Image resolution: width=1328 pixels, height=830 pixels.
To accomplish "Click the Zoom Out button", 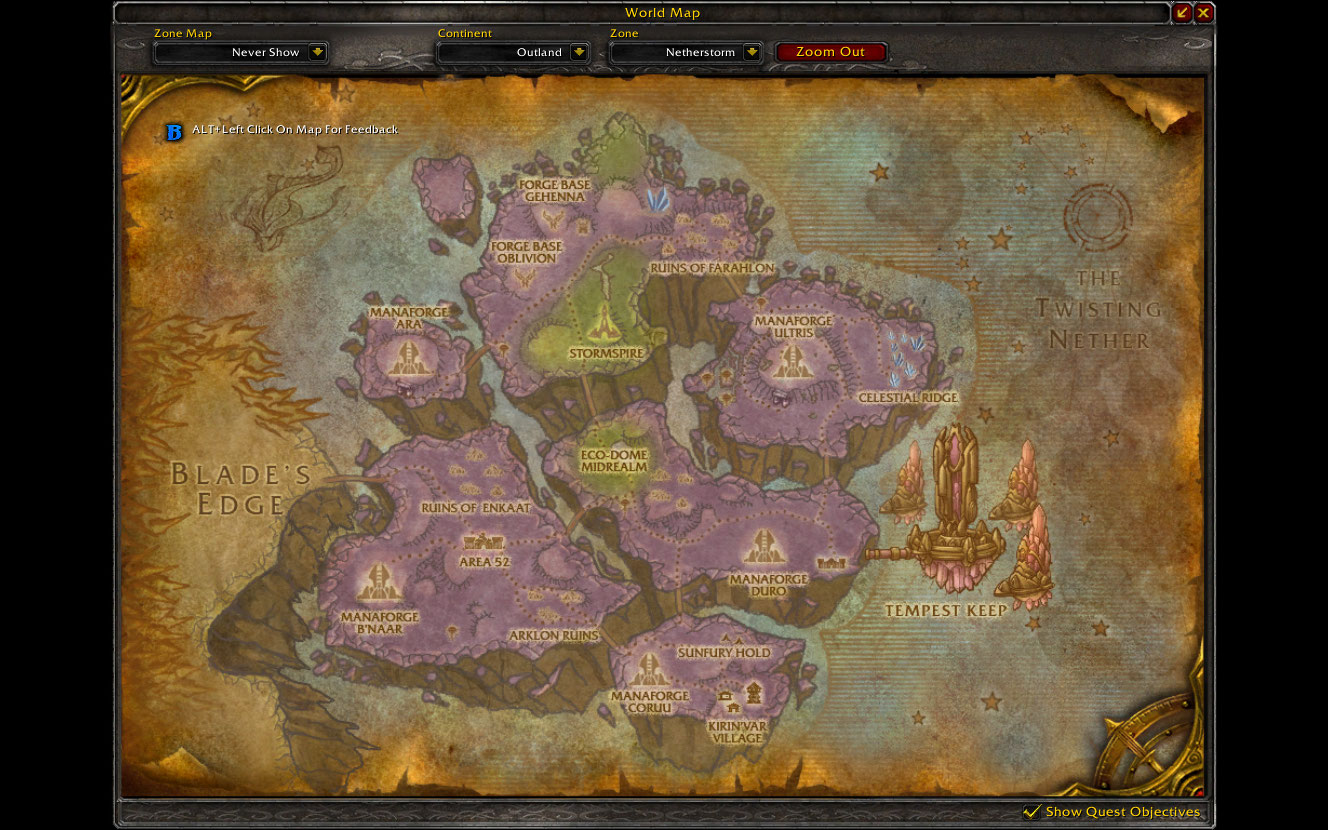I will click(x=830, y=52).
